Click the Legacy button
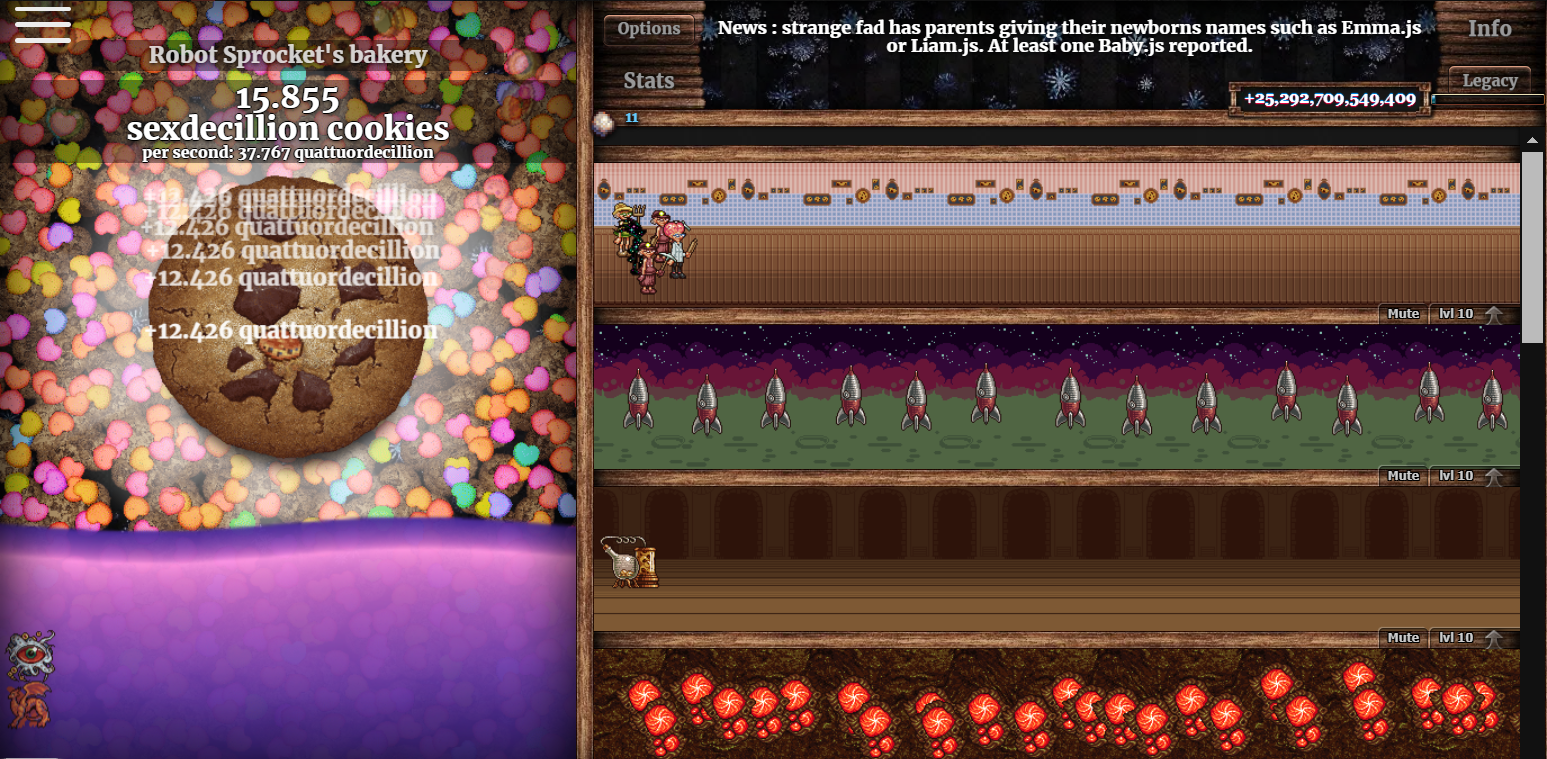Viewport: 1547px width, 759px height. click(x=1489, y=80)
